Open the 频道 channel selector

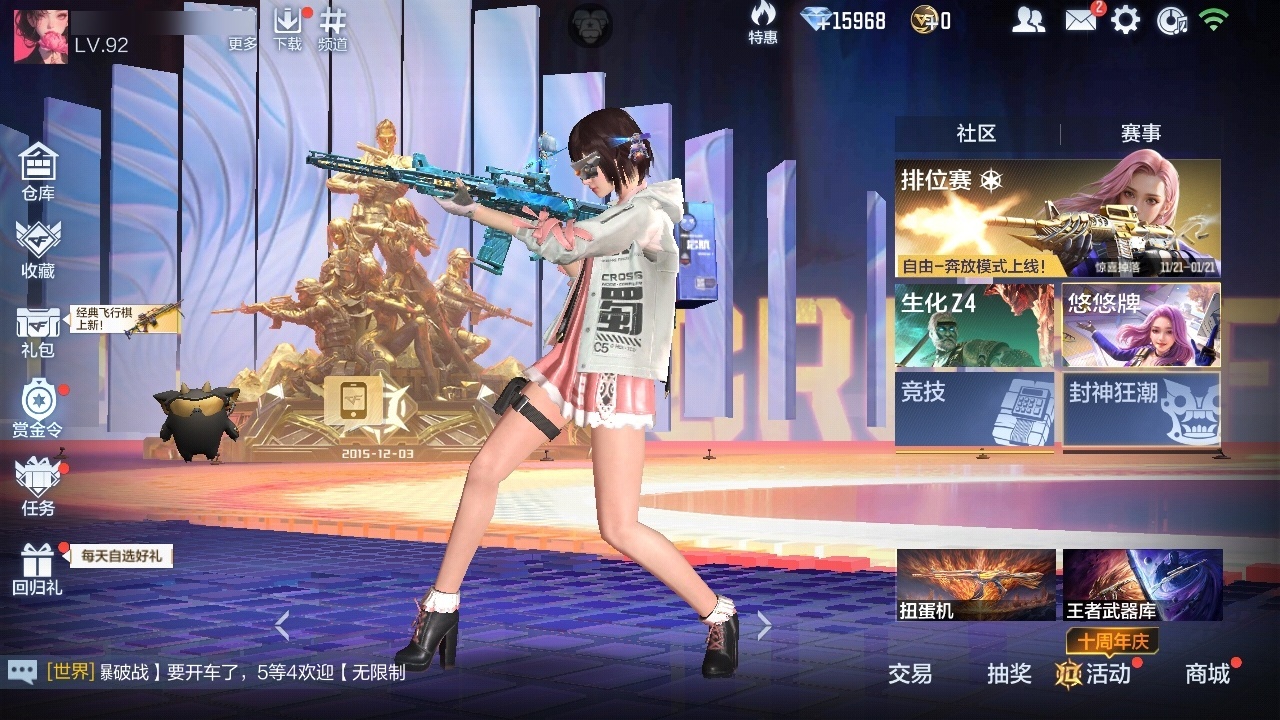(333, 28)
